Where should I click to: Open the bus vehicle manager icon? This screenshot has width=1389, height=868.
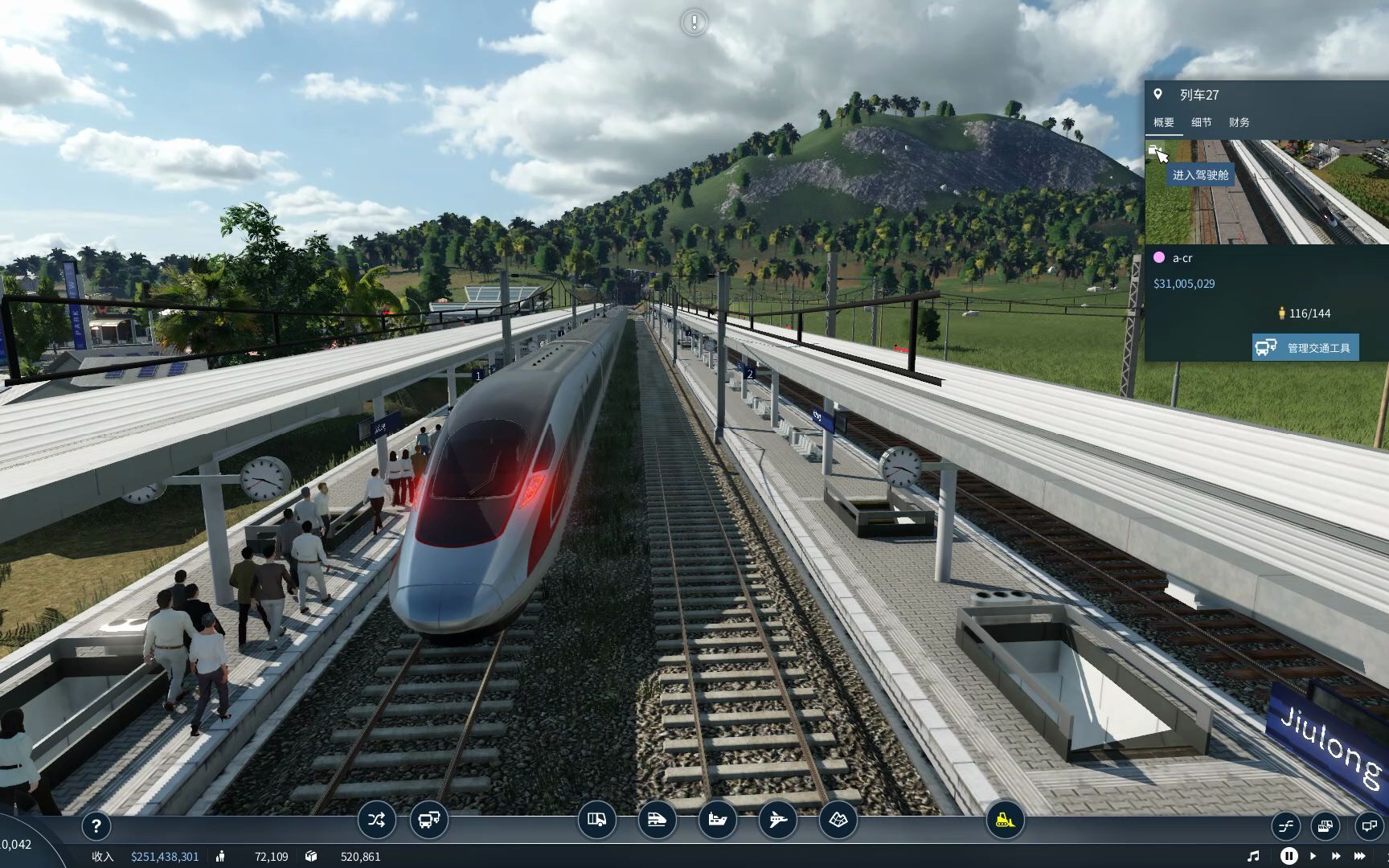[x=428, y=821]
